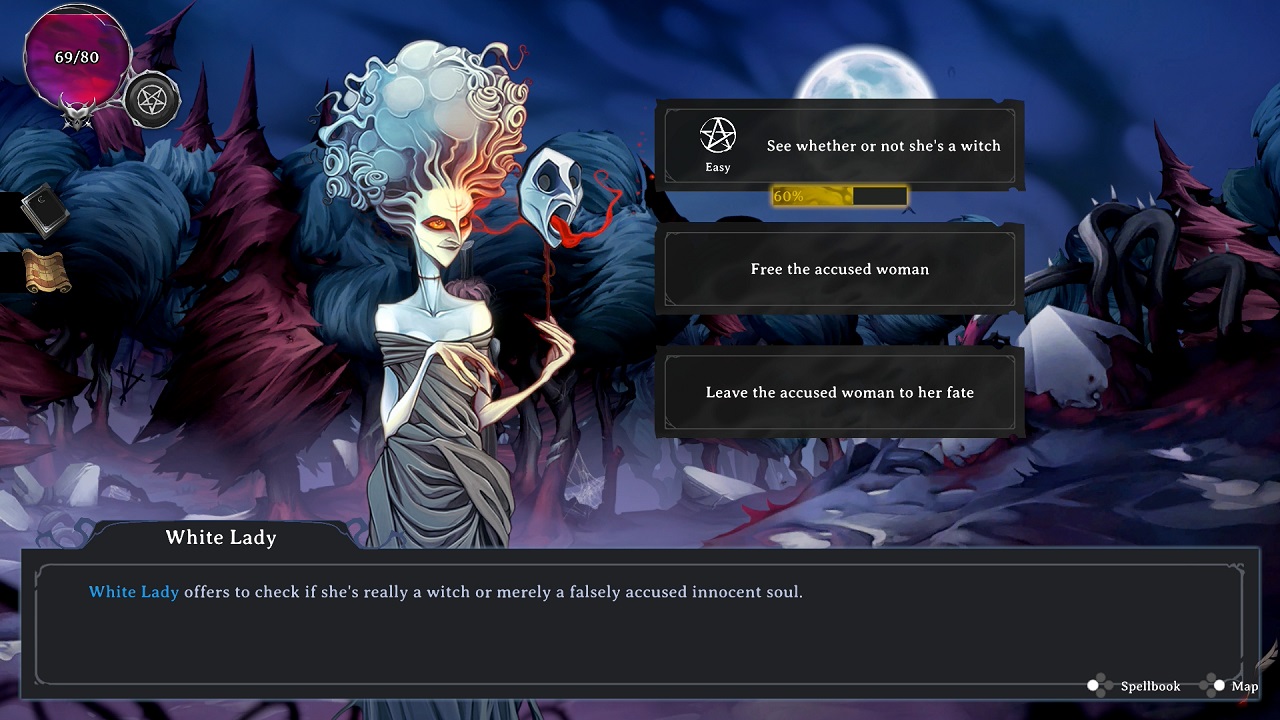
Task: Open the Spellbook option at bottom right
Action: point(1148,686)
